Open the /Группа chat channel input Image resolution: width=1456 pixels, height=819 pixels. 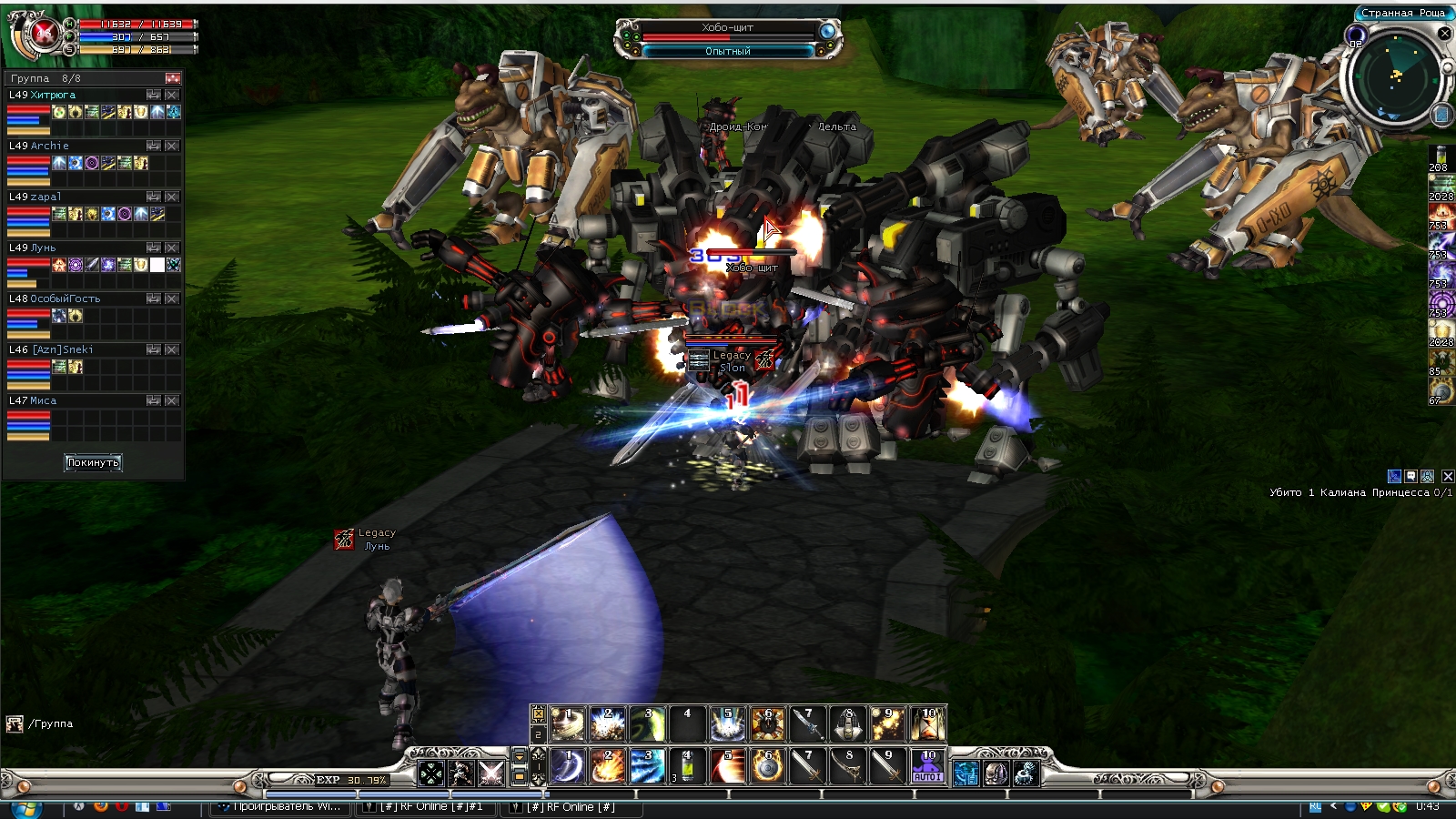coord(50,723)
